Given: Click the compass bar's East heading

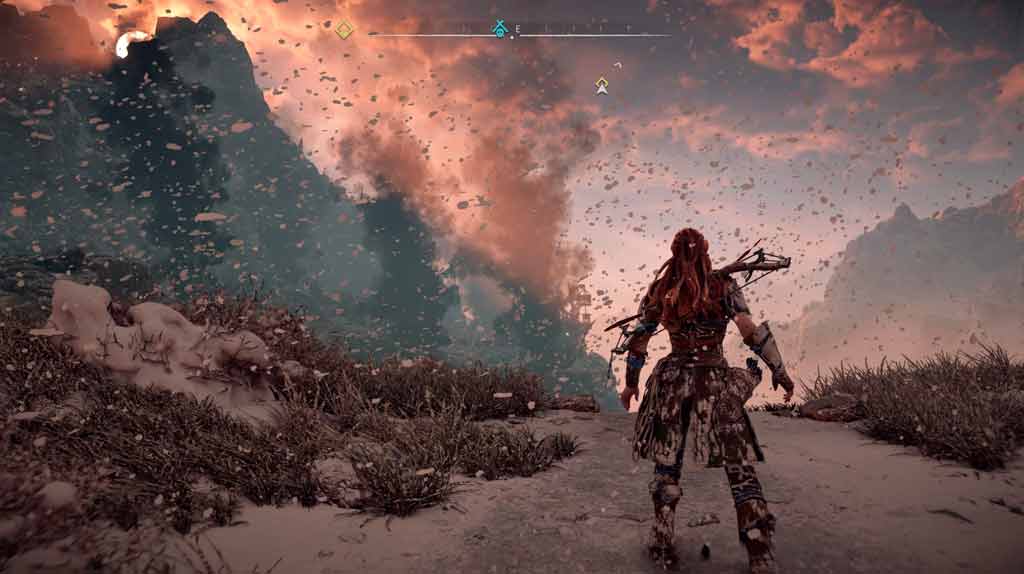Looking at the screenshot, I should (x=518, y=29).
